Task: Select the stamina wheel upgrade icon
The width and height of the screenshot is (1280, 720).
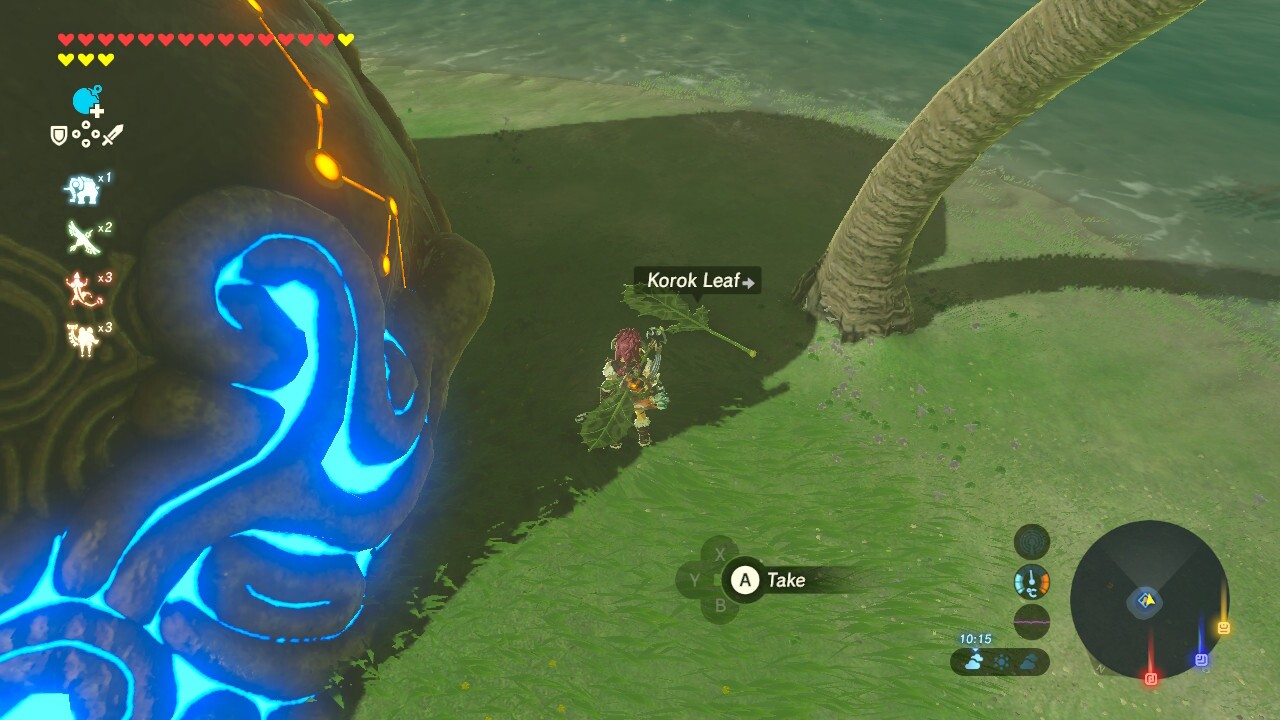Action: click(x=82, y=100)
